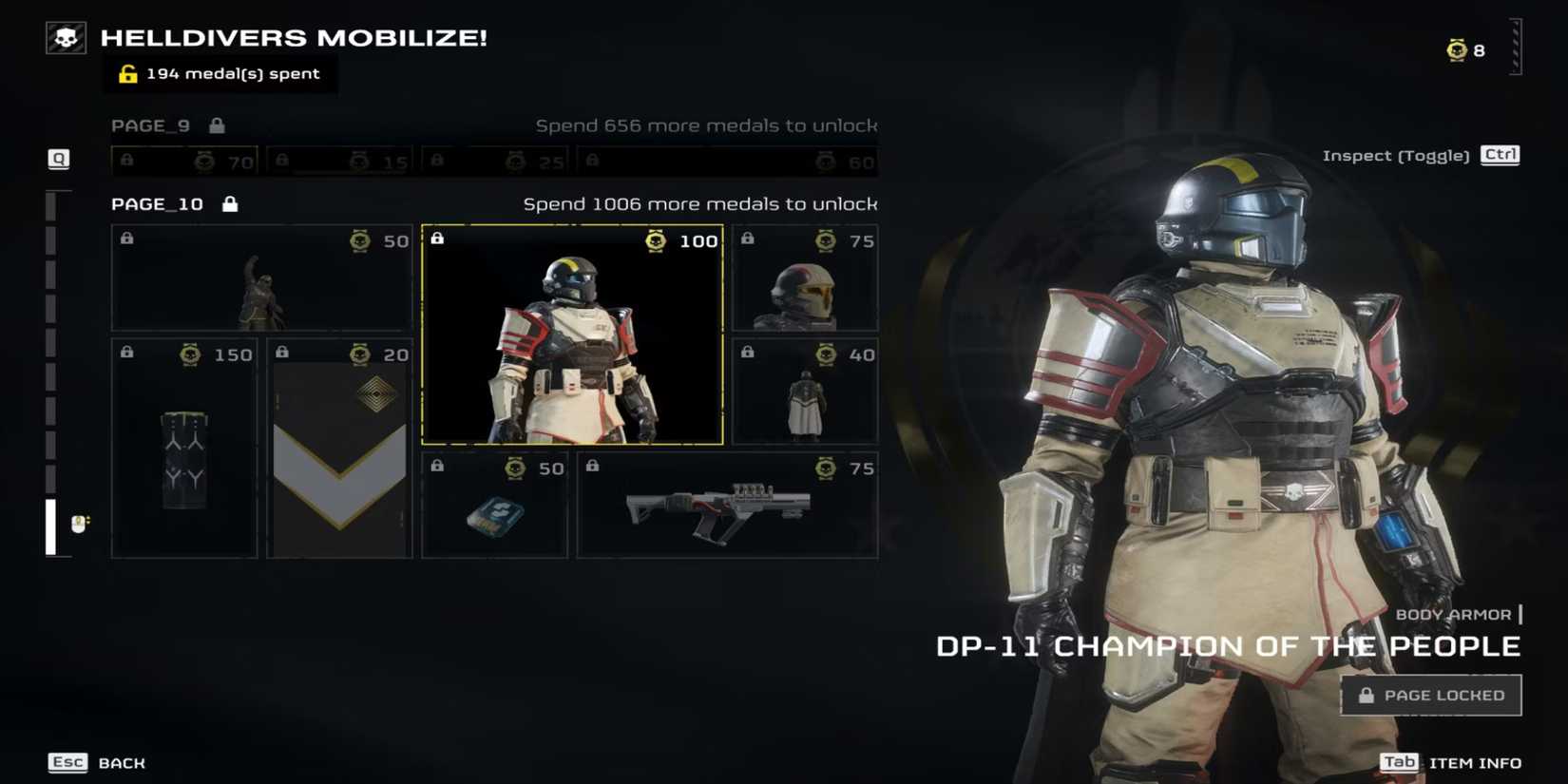Image resolution: width=1568 pixels, height=784 pixels.
Task: Choose the 50-medal victory pose emote tile
Action: tap(261, 277)
